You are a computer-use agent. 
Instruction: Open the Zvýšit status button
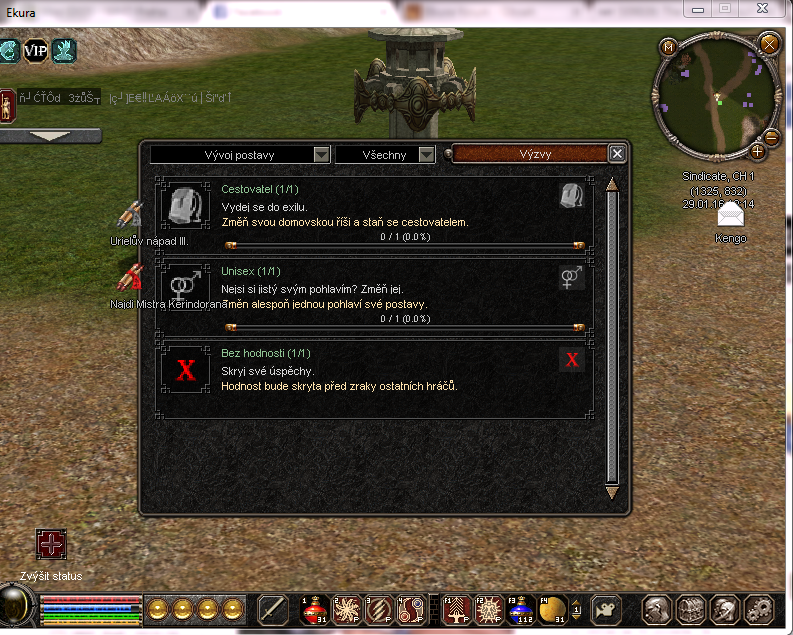coord(51,546)
